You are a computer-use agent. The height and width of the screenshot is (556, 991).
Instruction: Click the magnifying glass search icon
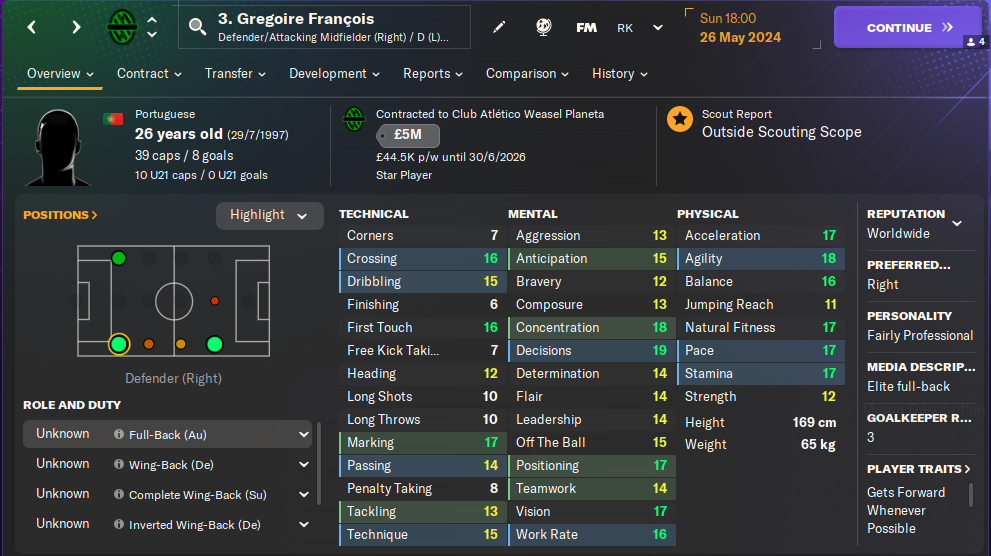[197, 26]
